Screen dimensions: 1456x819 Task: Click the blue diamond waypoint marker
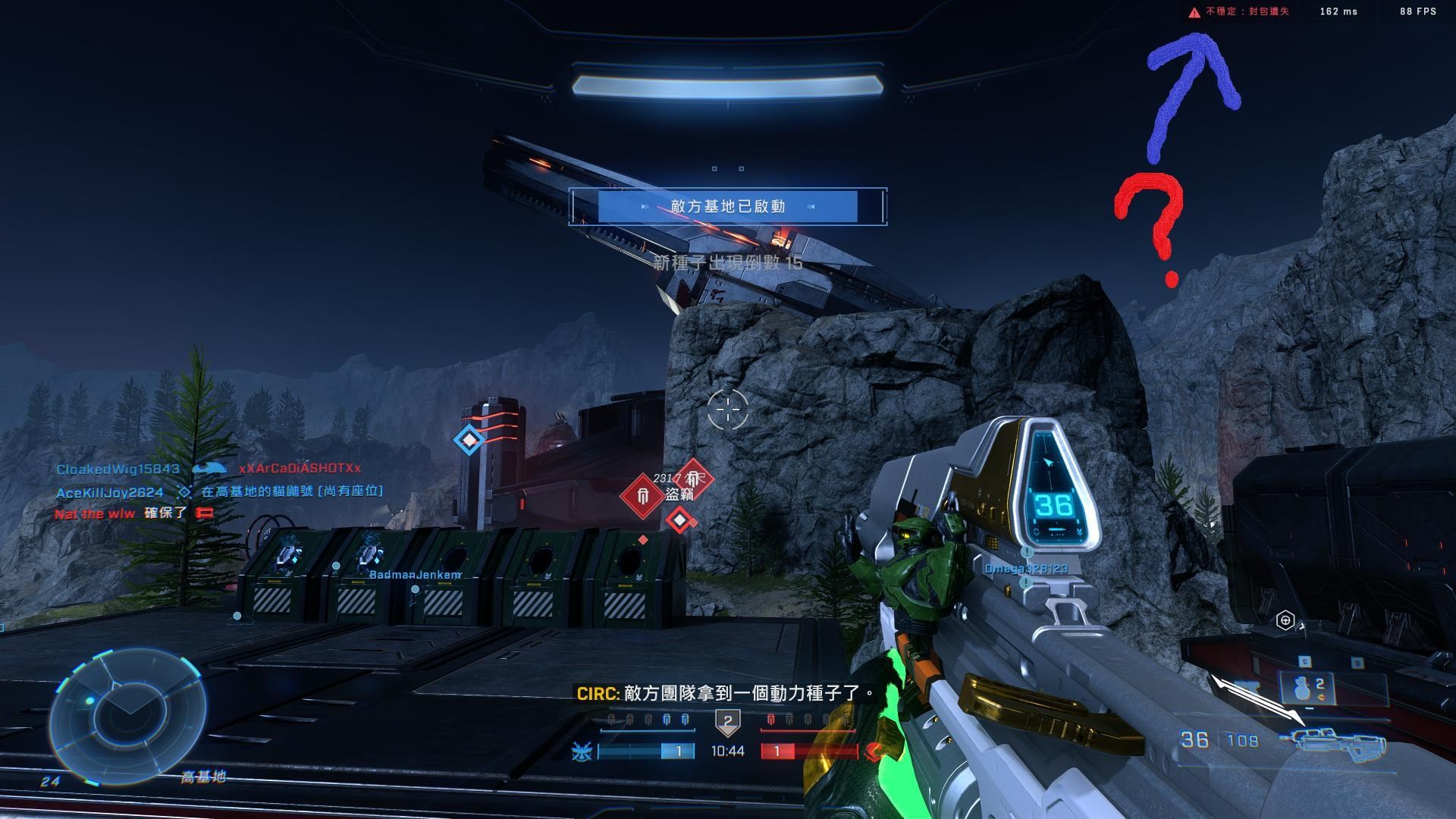click(x=469, y=439)
